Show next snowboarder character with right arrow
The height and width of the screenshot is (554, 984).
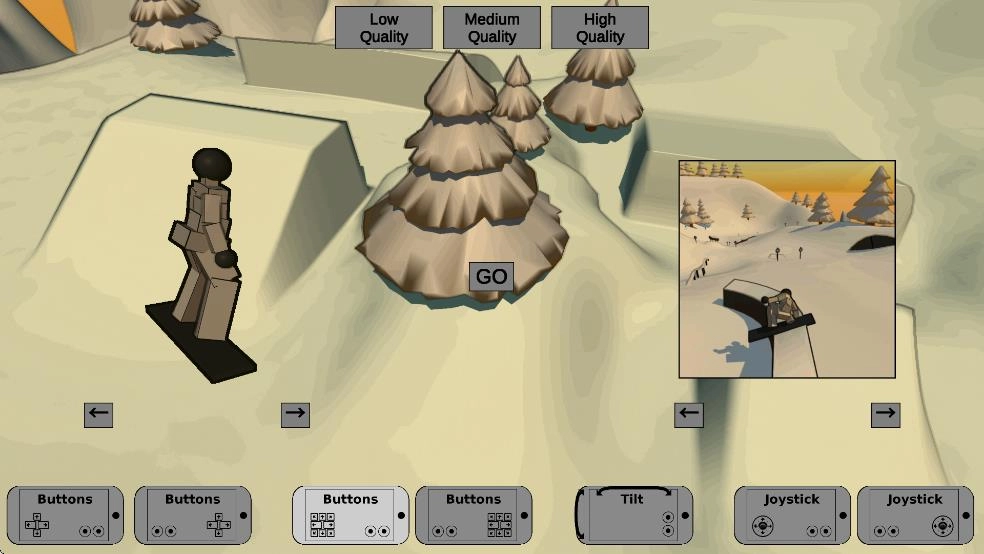tap(295, 414)
